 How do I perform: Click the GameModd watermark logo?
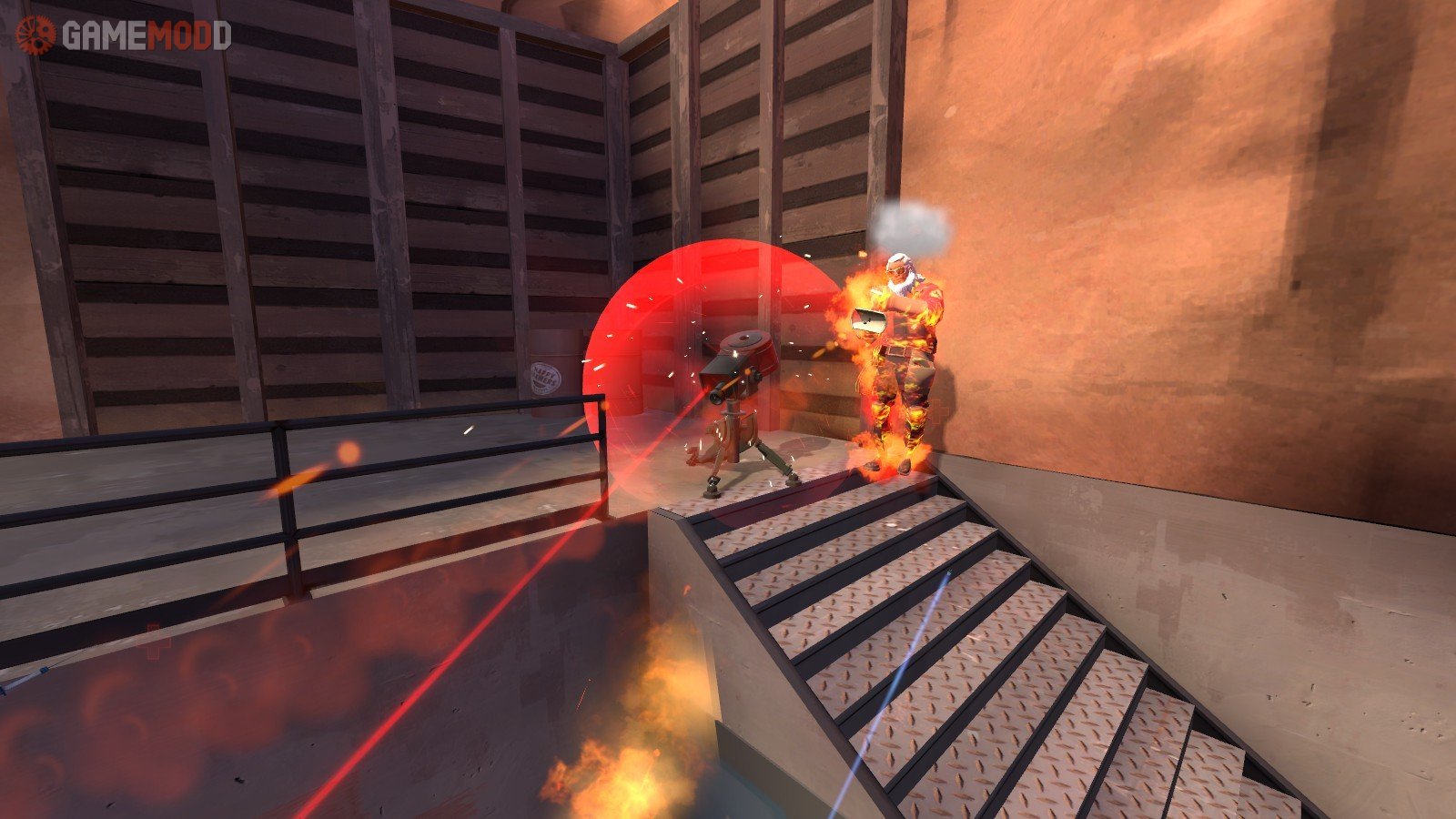[124, 35]
